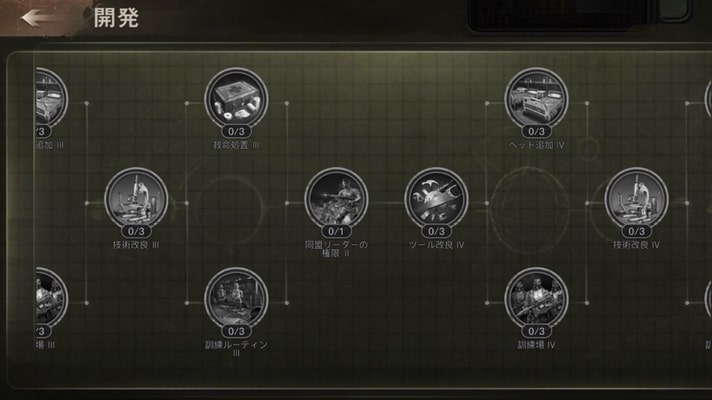The height and width of the screenshot is (400, 712).
Task: Choose the 訓練ルーティン III research node
Action: 236,299
